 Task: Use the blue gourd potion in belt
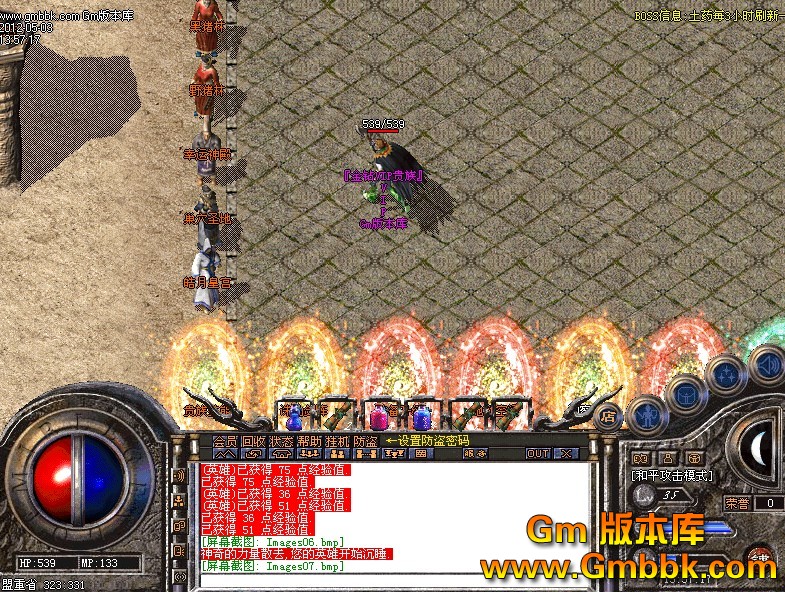click(294, 417)
